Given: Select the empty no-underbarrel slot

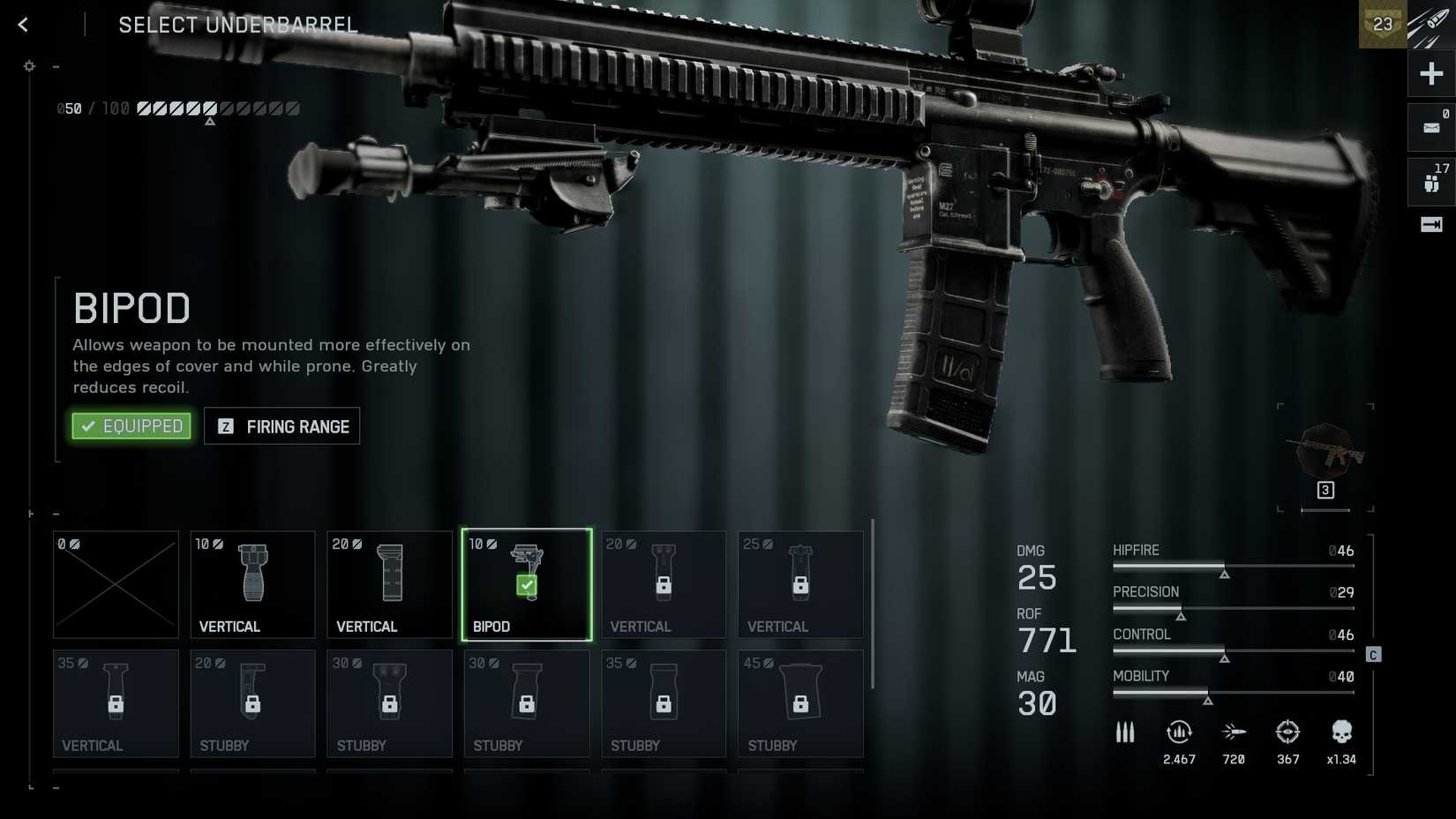Looking at the screenshot, I should [x=116, y=584].
